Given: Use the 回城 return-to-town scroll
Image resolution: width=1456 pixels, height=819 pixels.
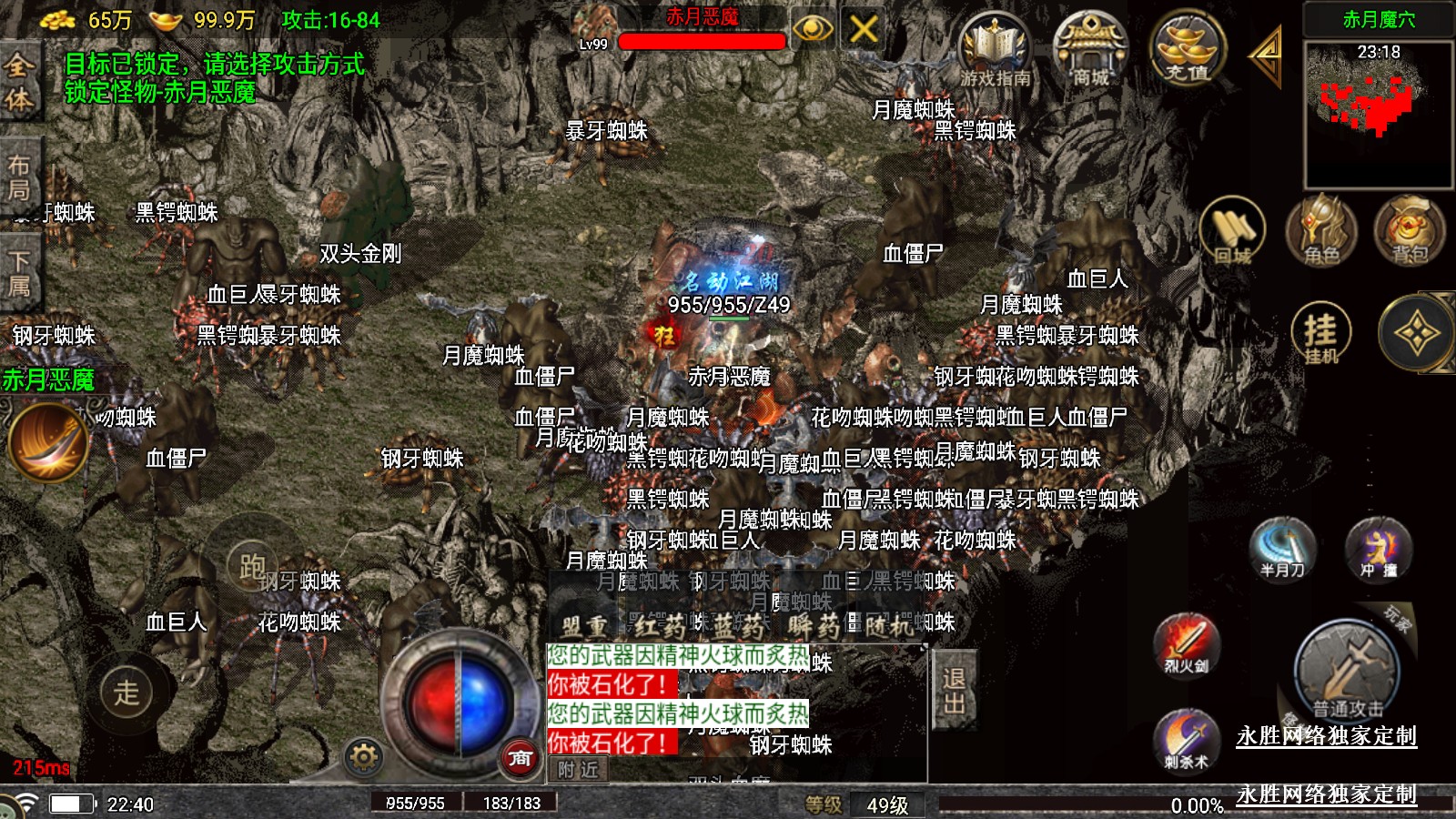Looking at the screenshot, I should 1232,231.
